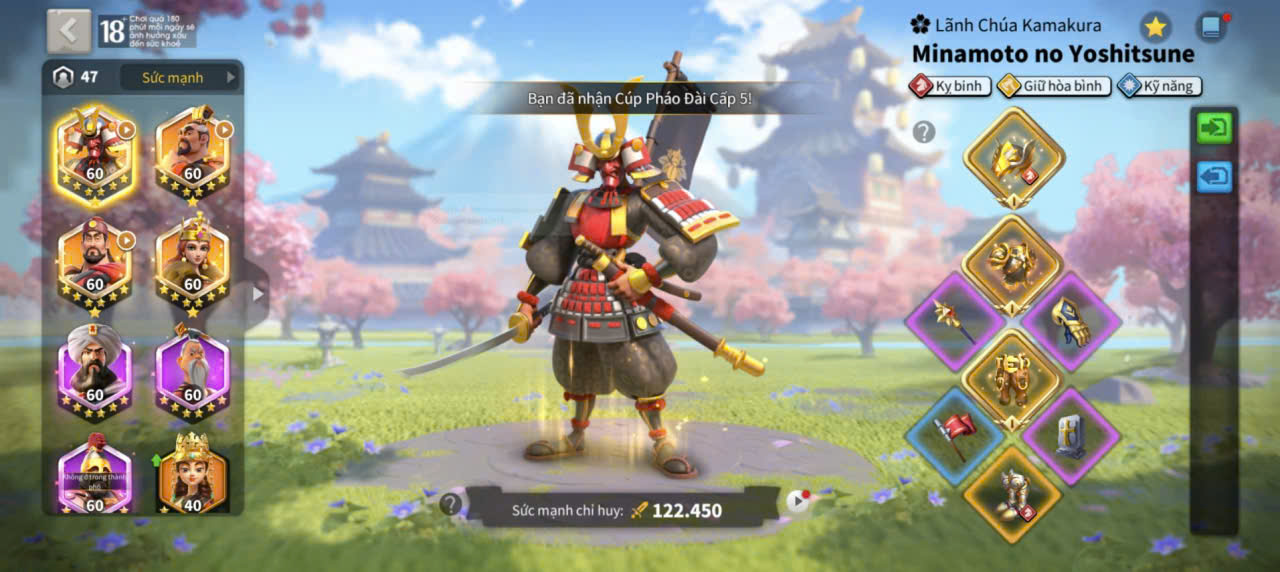Click the green equip arrow button
Viewport: 1280px width, 572px height.
tap(1214, 128)
